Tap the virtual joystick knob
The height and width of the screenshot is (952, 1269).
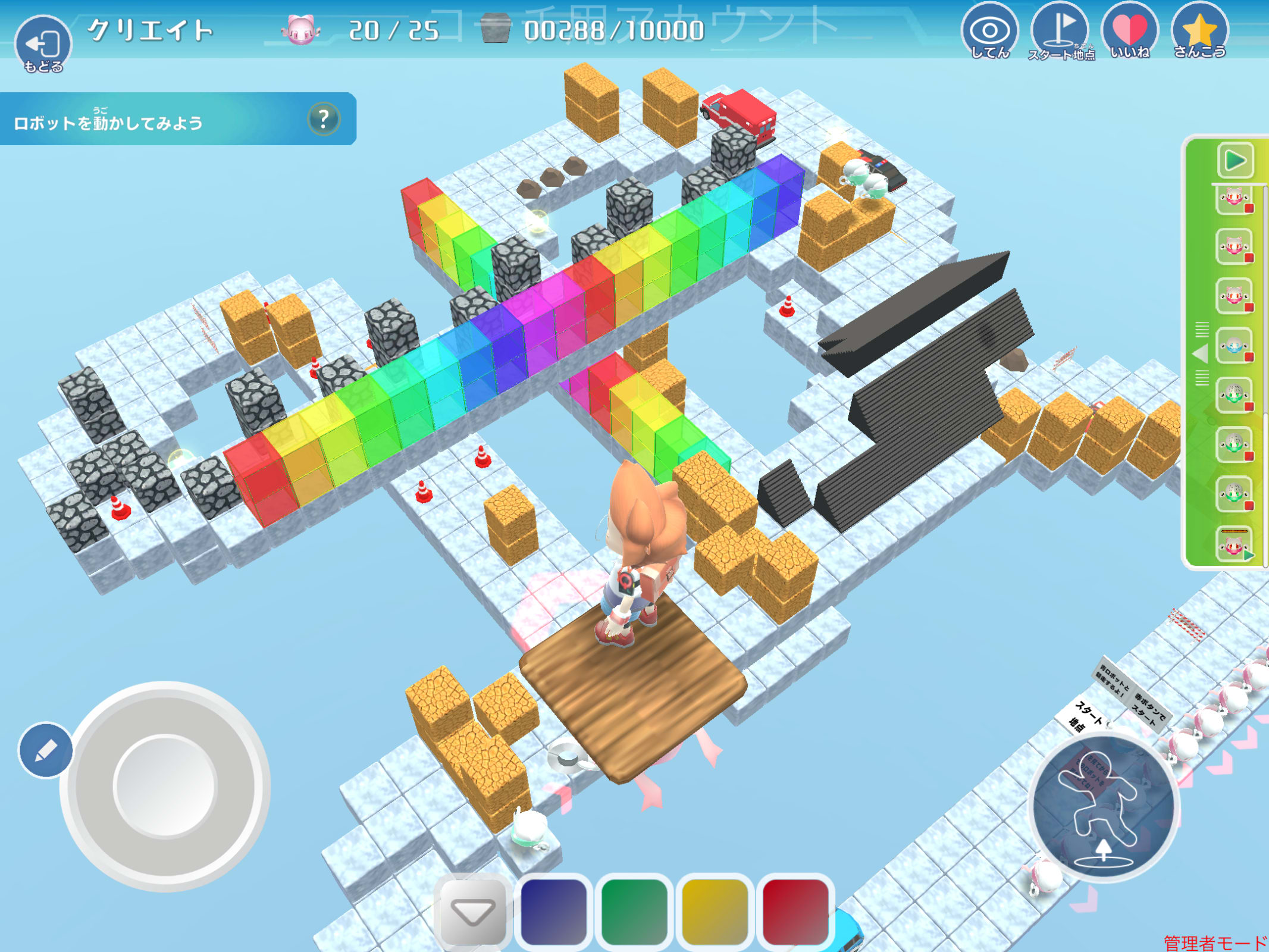tap(164, 787)
